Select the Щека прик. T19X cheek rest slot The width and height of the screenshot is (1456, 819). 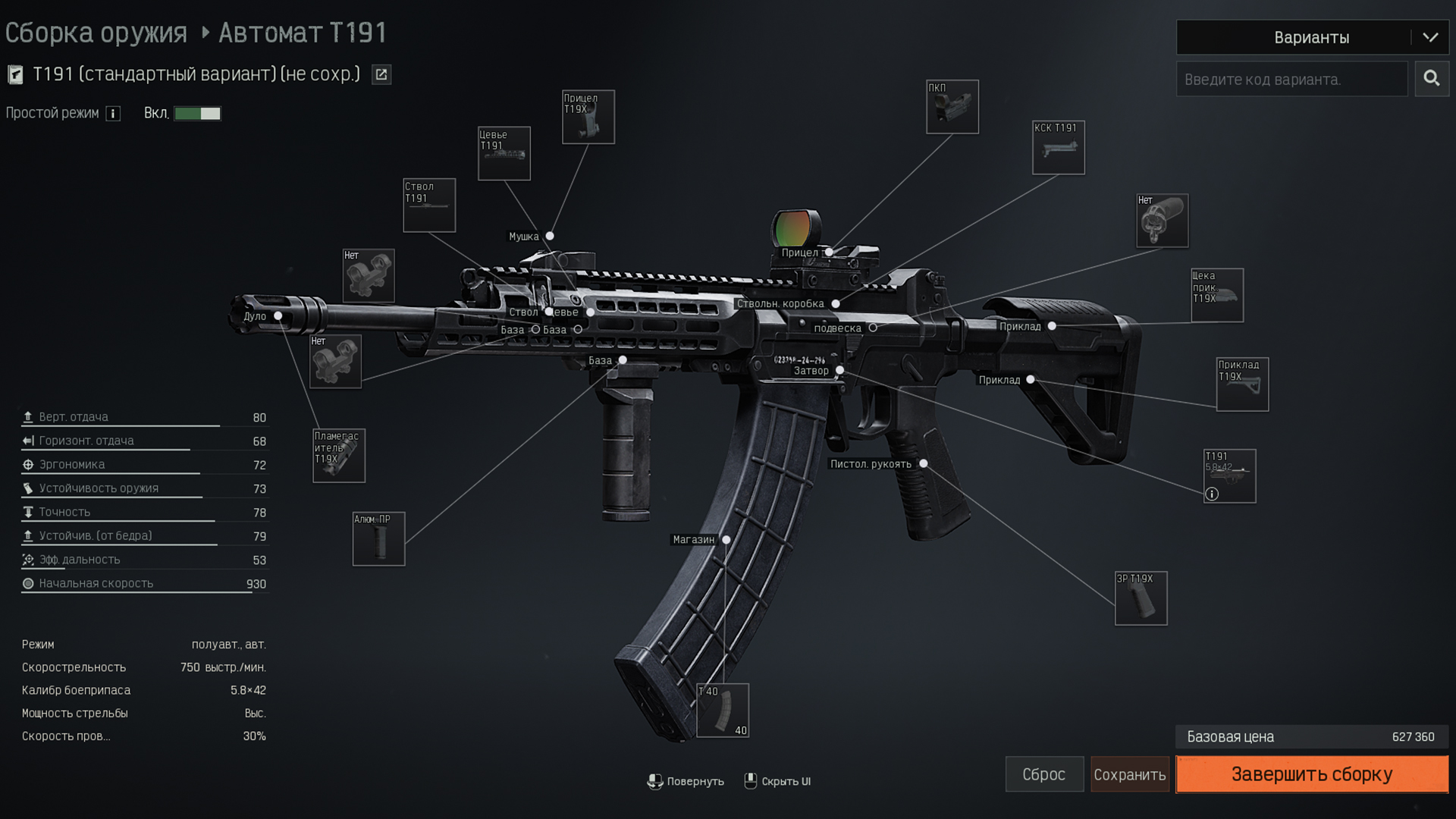[x=1216, y=295]
